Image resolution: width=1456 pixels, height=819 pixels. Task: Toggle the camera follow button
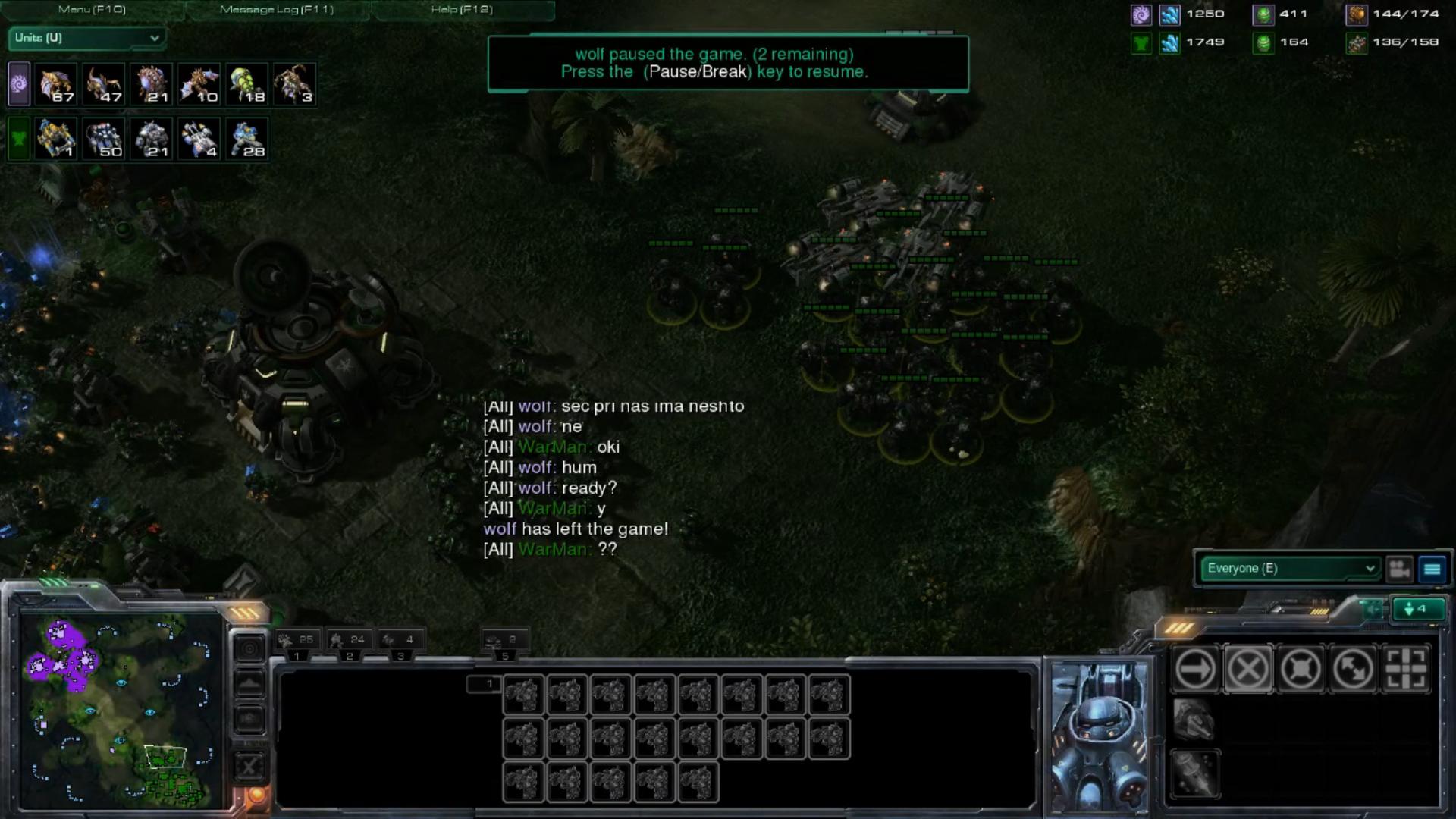point(1400,569)
